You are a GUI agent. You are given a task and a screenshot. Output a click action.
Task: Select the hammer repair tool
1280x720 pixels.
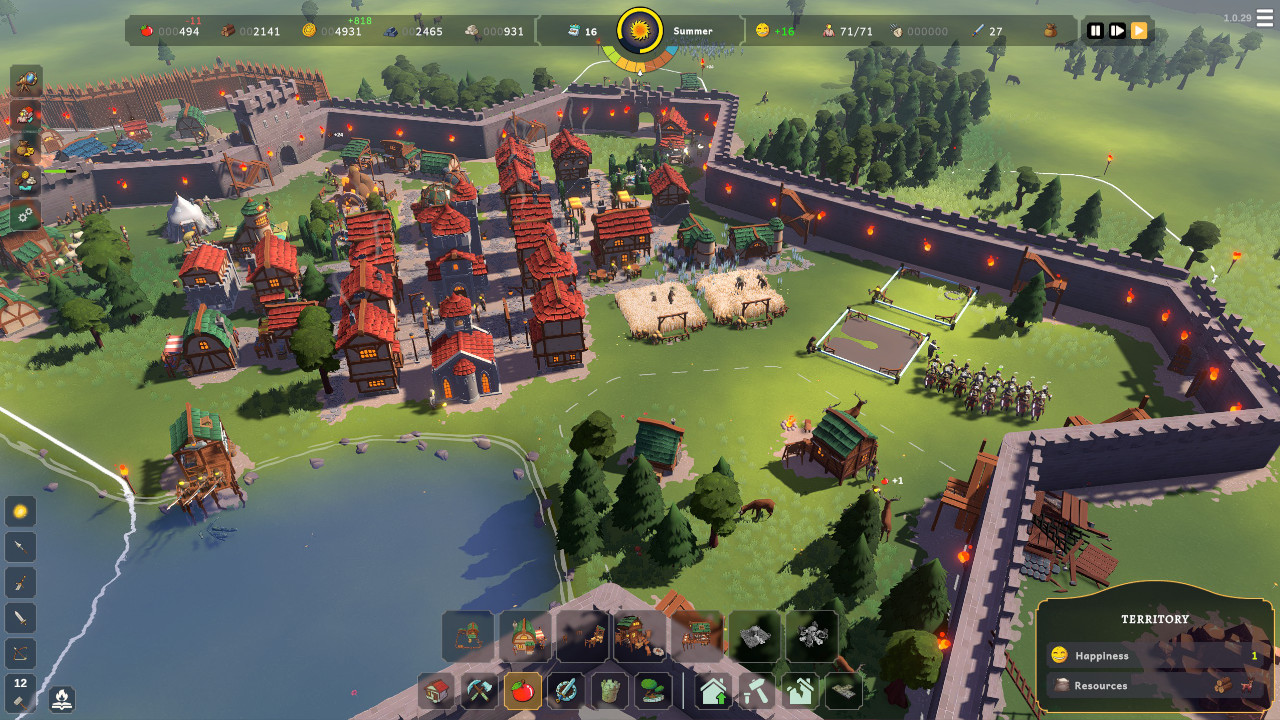(x=757, y=691)
